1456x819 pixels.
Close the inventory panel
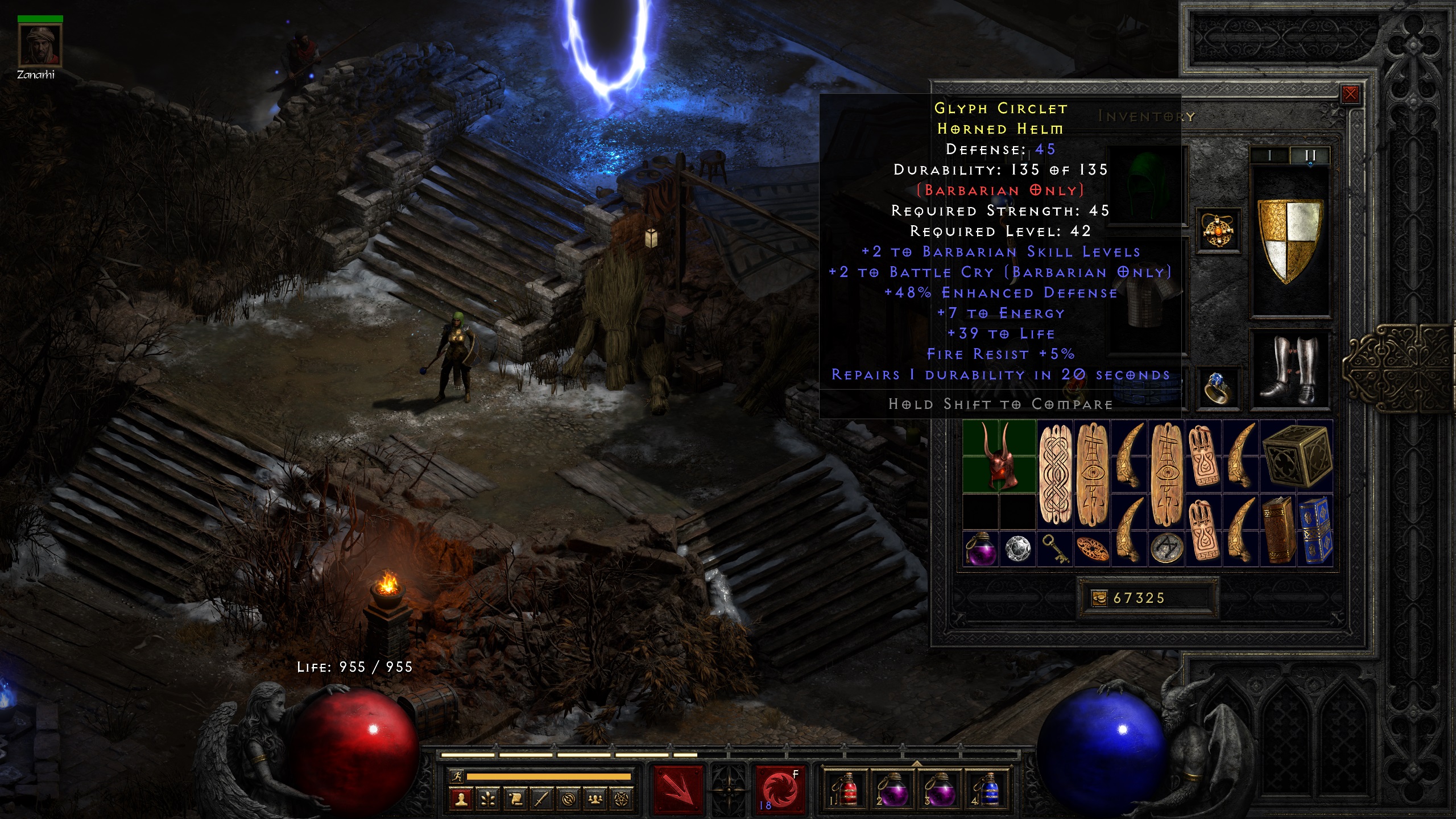1350,94
